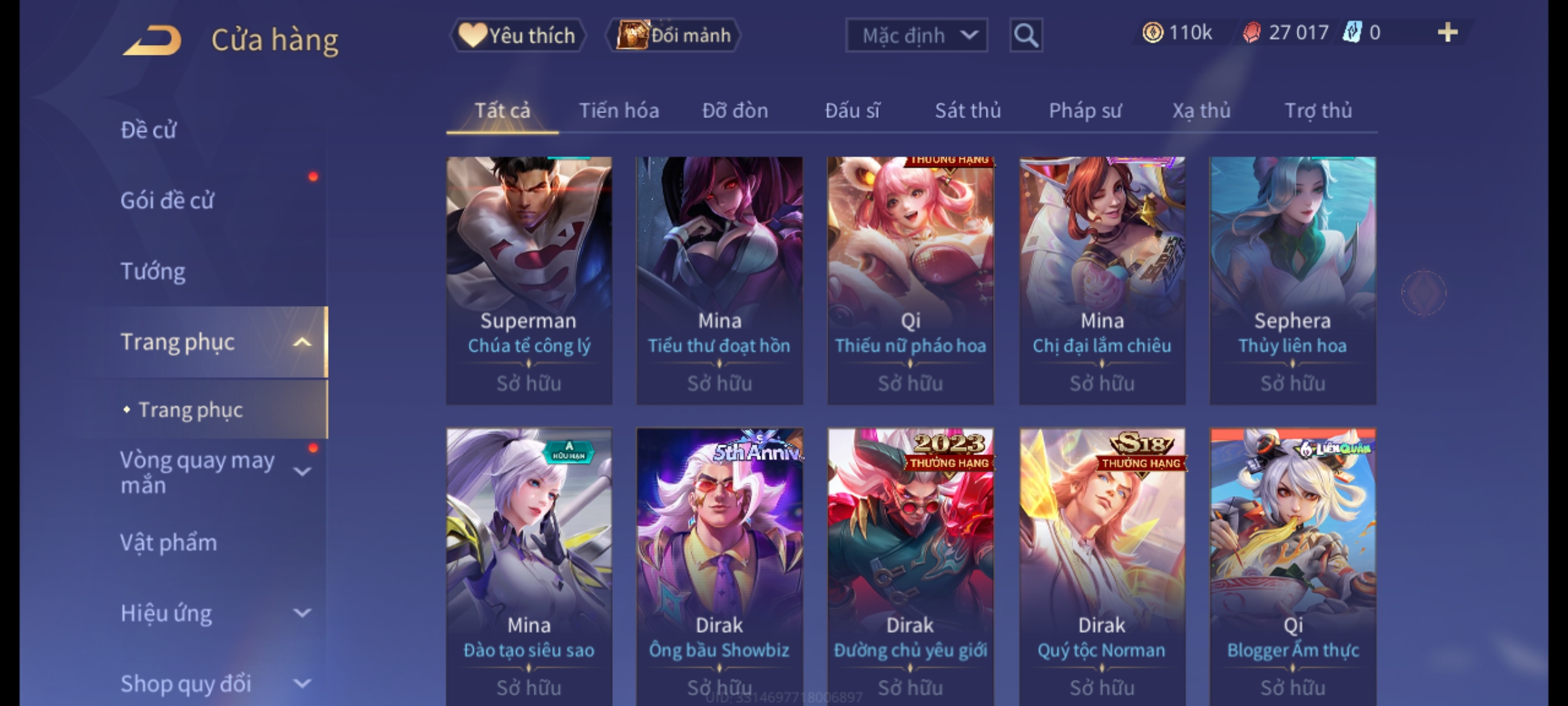Choose the Sephera Thủy liên hoa skin
Image resolution: width=1568 pixels, height=706 pixels.
[x=1292, y=280]
